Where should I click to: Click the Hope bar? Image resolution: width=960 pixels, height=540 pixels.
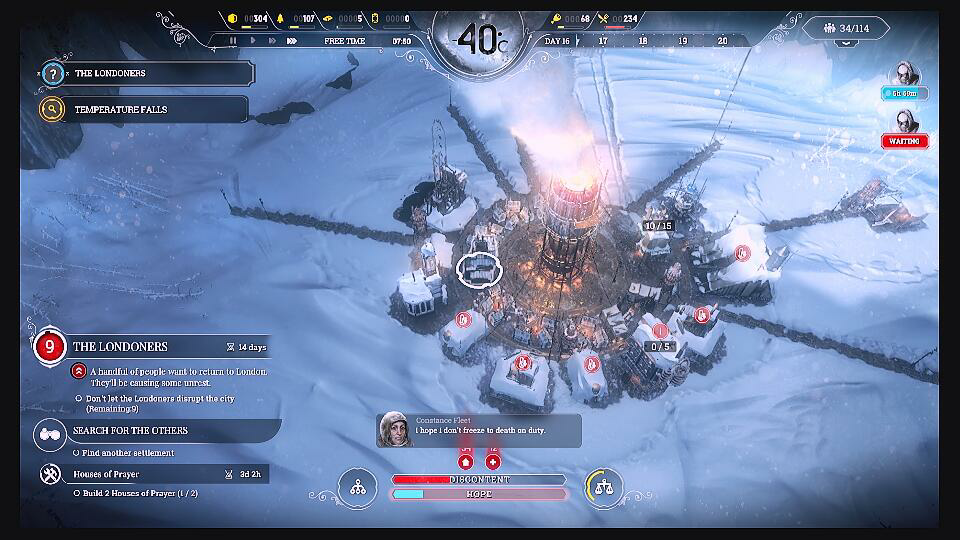pos(479,494)
